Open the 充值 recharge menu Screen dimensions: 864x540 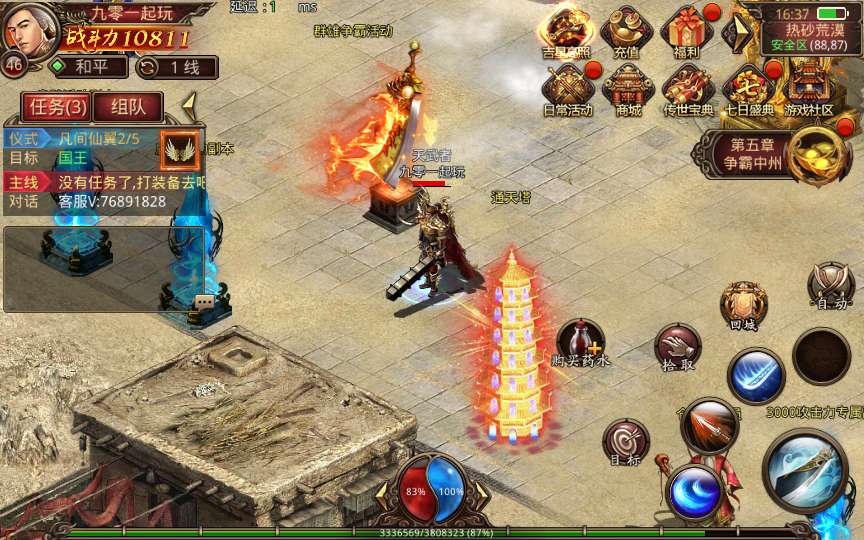(x=626, y=30)
